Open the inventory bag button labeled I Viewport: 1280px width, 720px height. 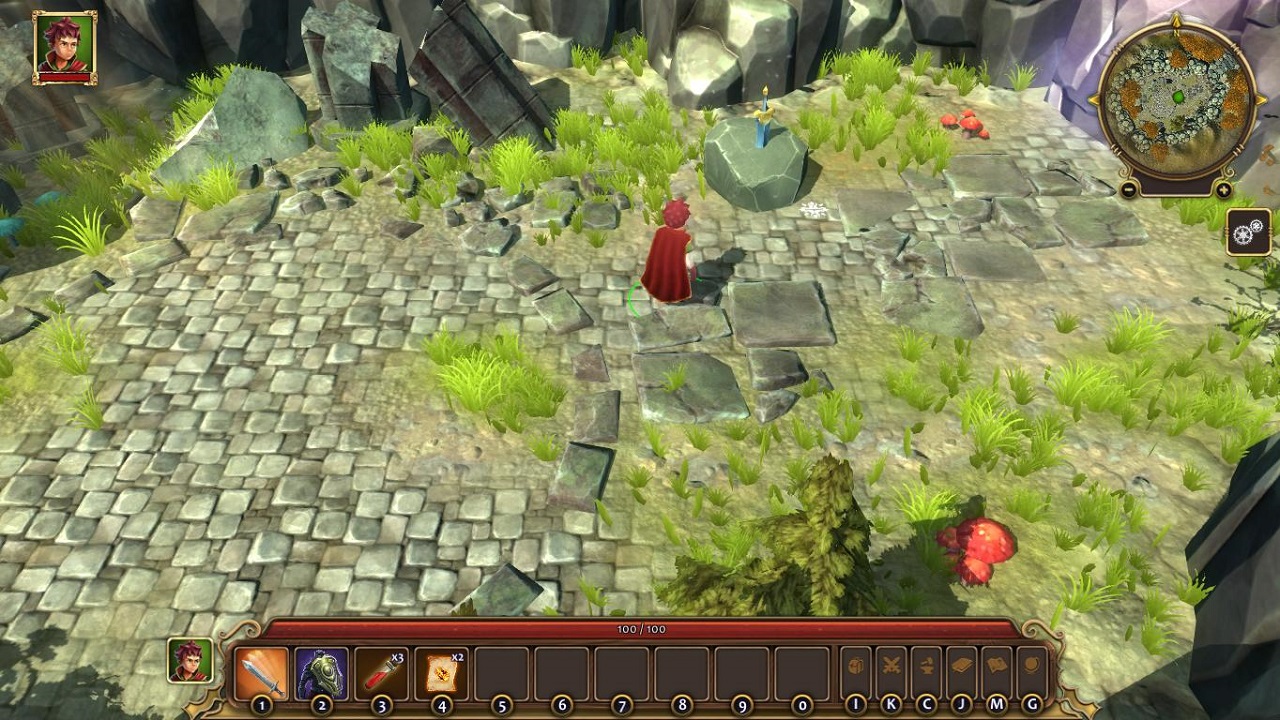[x=856, y=667]
